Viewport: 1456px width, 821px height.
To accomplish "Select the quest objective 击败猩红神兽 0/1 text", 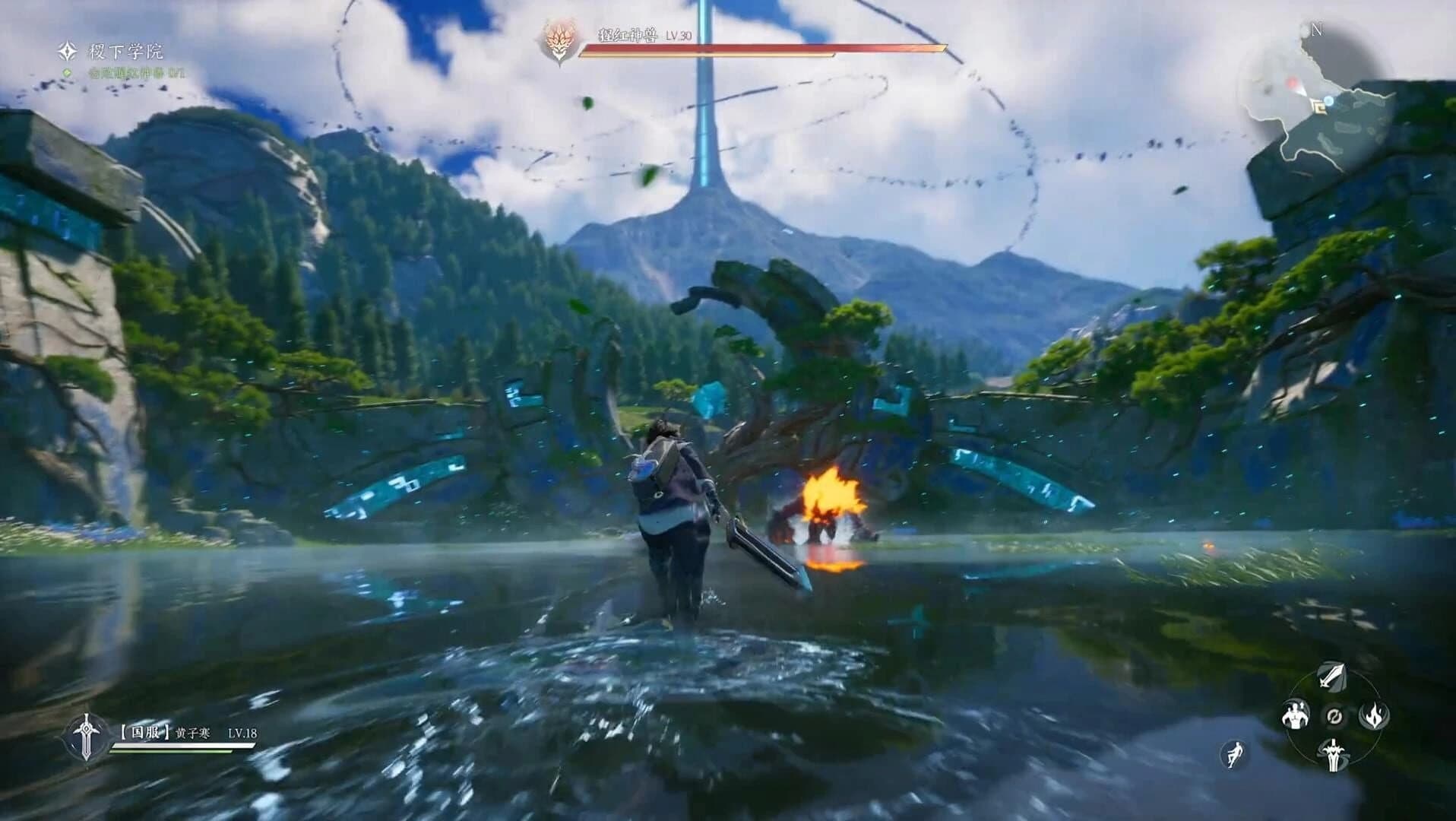I will point(135,72).
